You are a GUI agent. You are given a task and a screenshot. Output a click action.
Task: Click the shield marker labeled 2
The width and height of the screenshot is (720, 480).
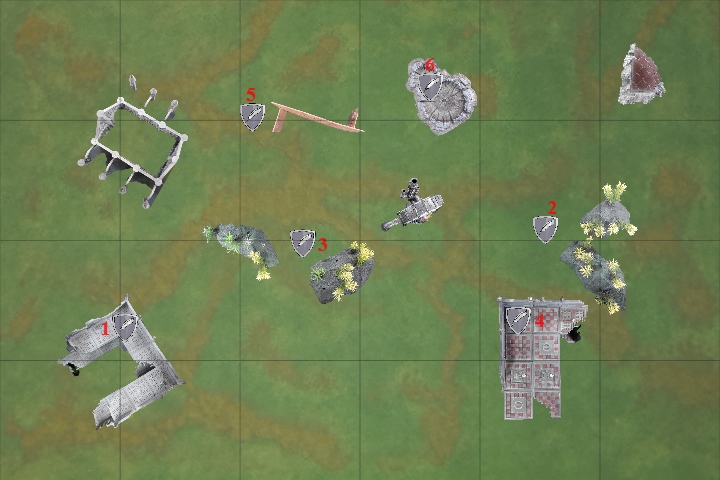(x=545, y=229)
